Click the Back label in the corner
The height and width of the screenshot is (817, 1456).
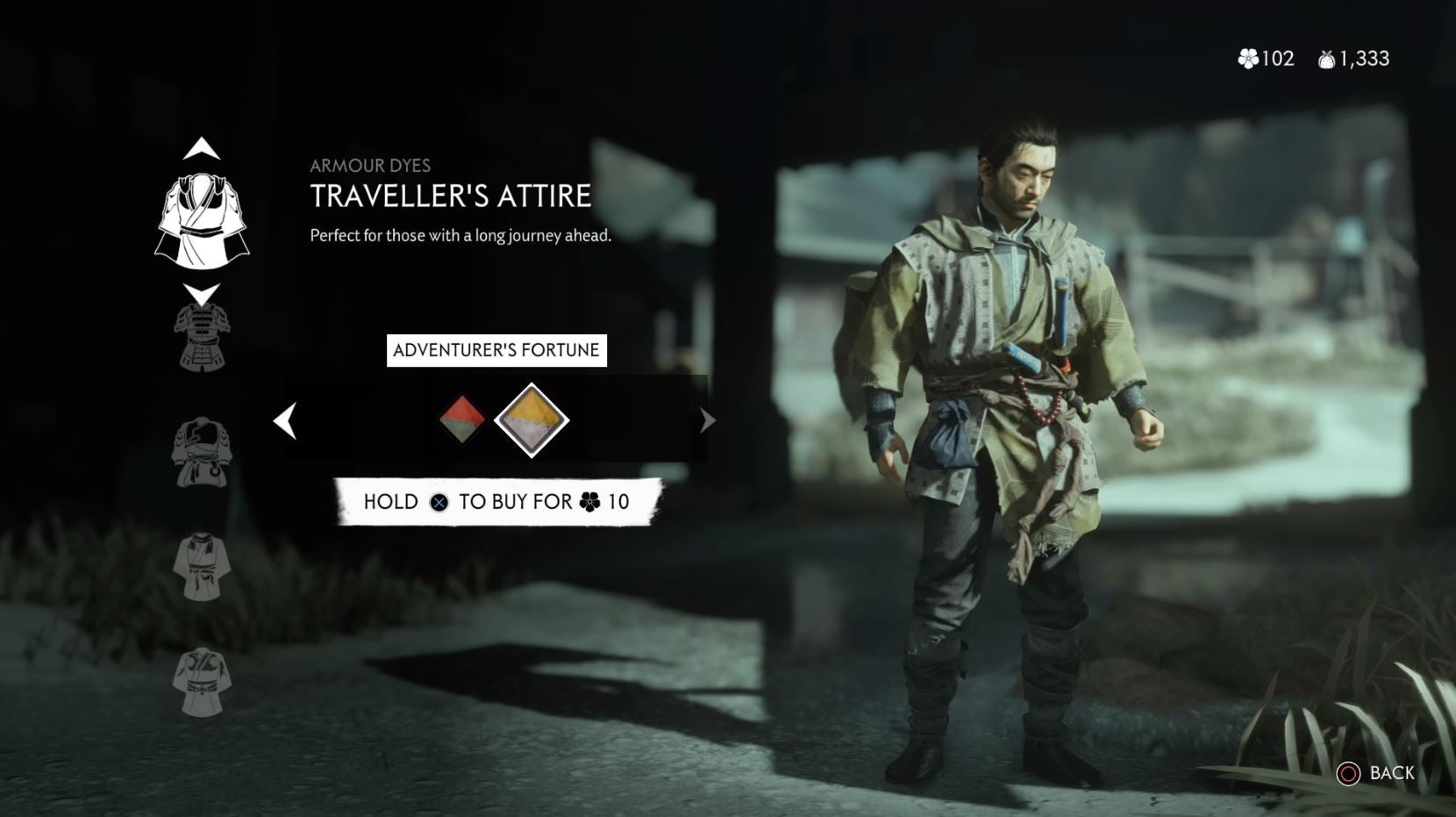(1390, 775)
